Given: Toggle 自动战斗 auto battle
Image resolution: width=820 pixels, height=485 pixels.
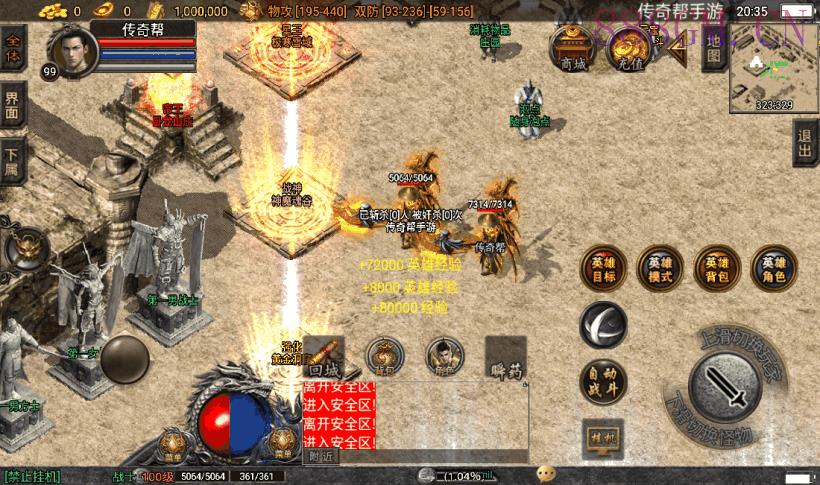Looking at the screenshot, I should click(x=604, y=381).
